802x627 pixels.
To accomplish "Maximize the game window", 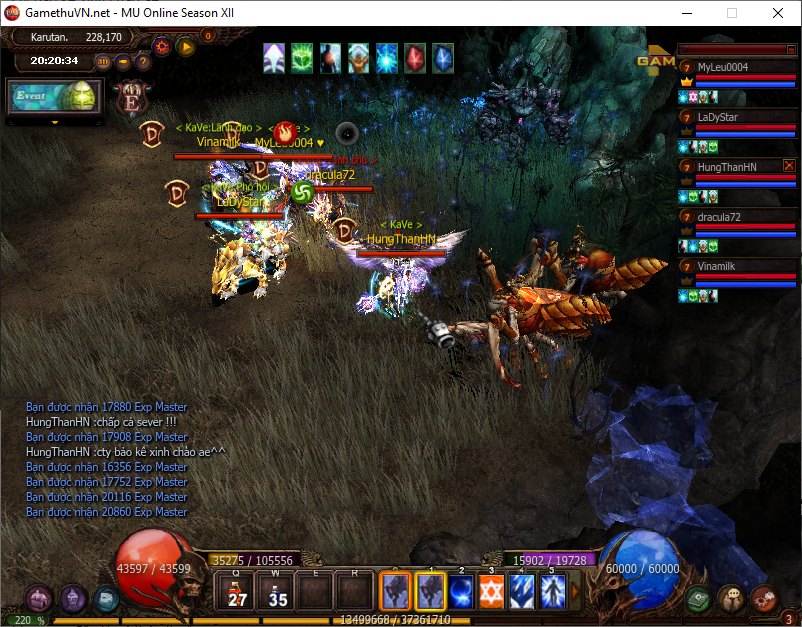I will coord(732,13).
